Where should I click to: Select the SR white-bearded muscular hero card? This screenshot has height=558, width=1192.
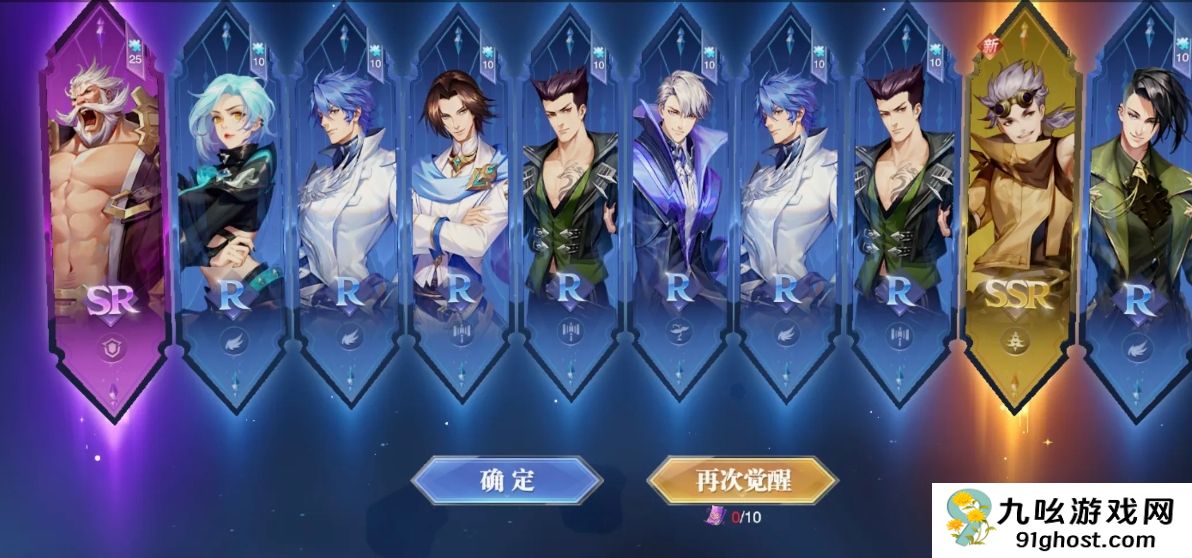pyautogui.click(x=103, y=210)
